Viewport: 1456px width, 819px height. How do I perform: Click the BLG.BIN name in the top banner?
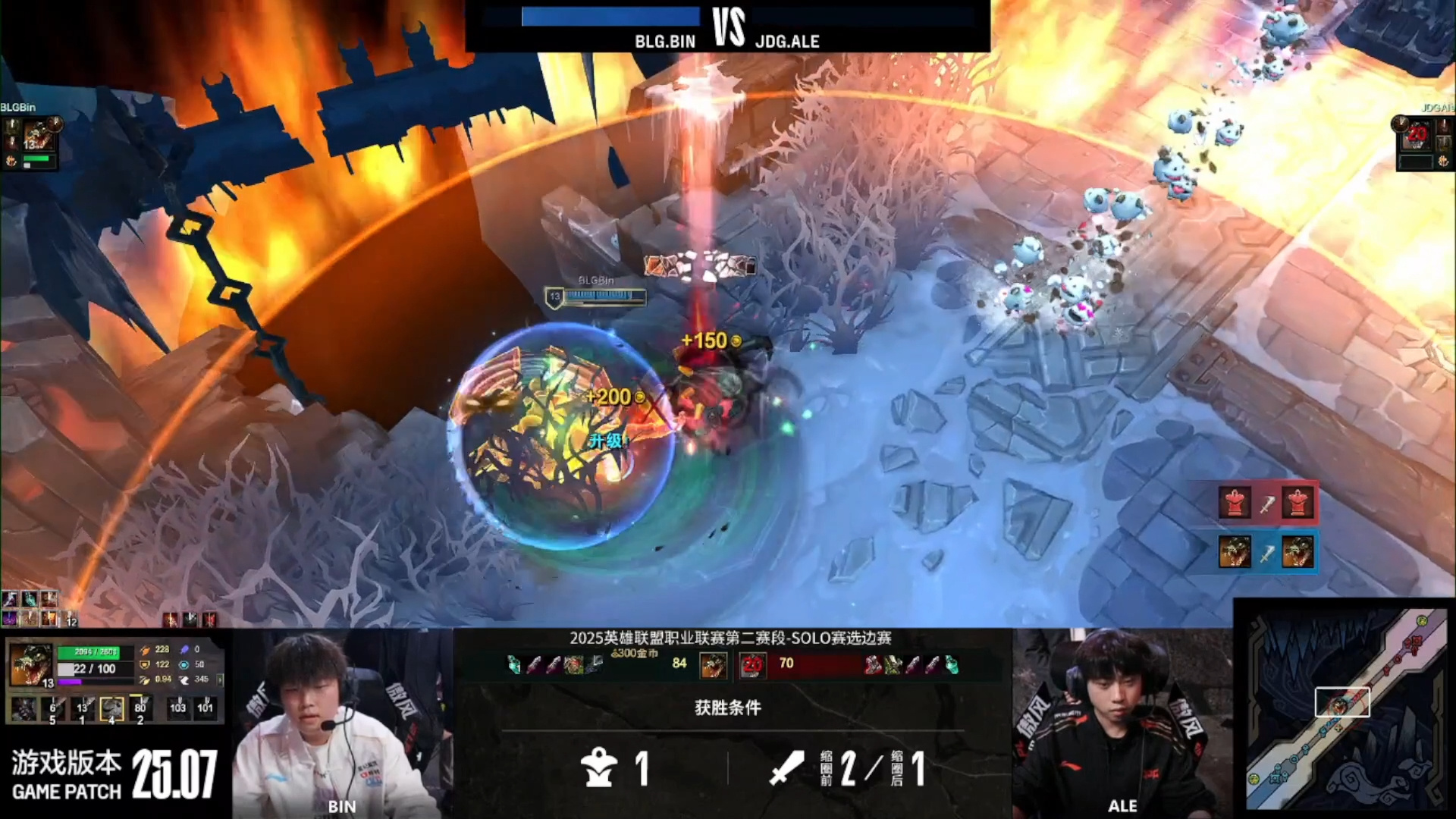tap(665, 42)
